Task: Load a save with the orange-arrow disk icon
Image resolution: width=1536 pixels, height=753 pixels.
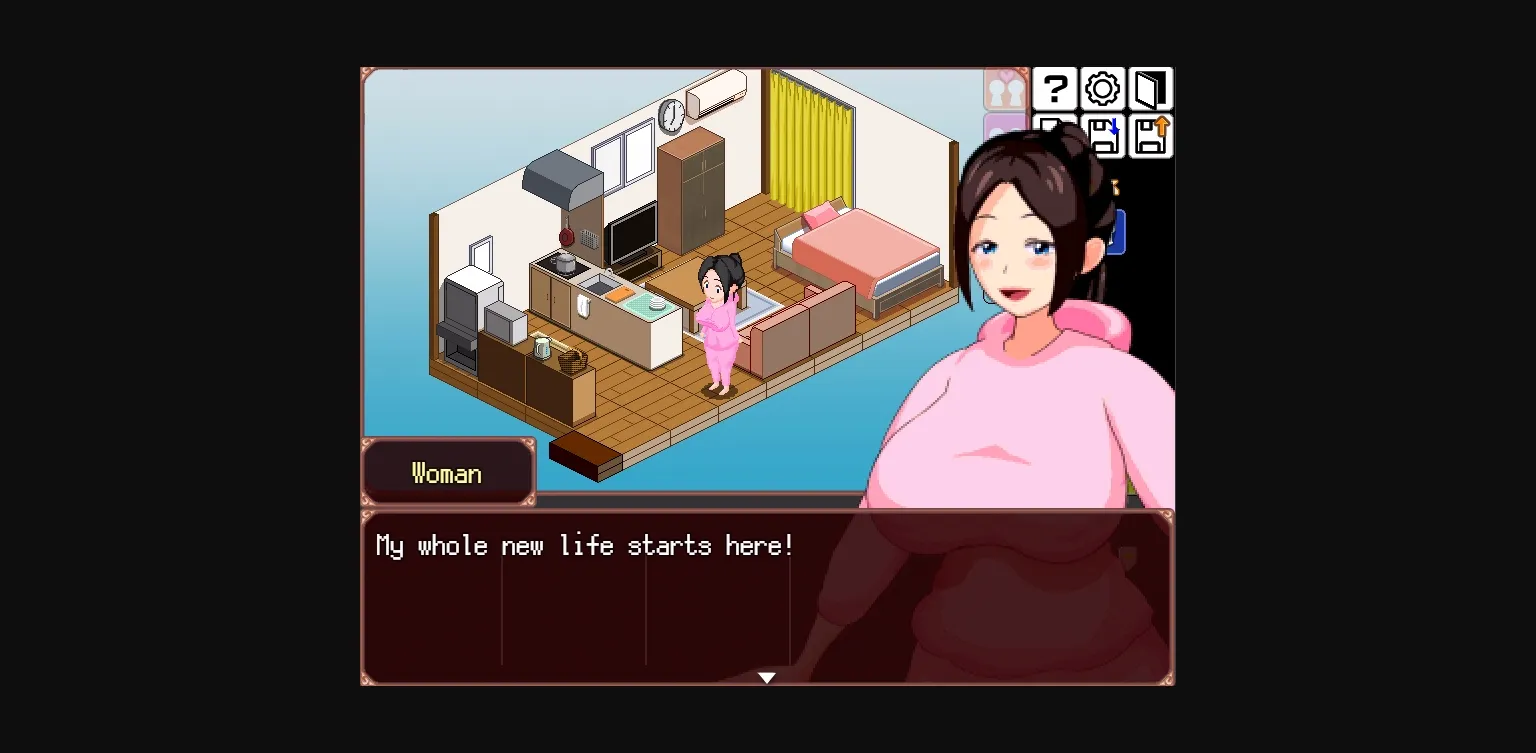Action: [1150, 137]
